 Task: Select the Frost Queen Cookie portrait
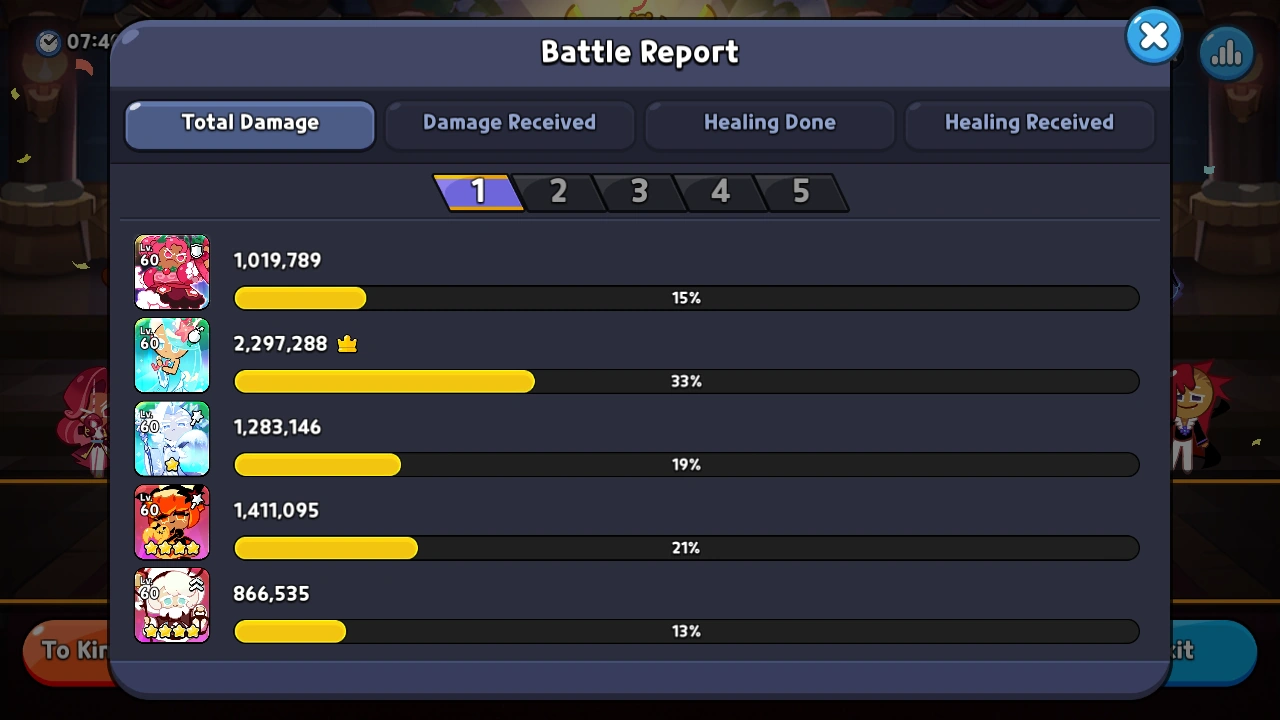(172, 438)
